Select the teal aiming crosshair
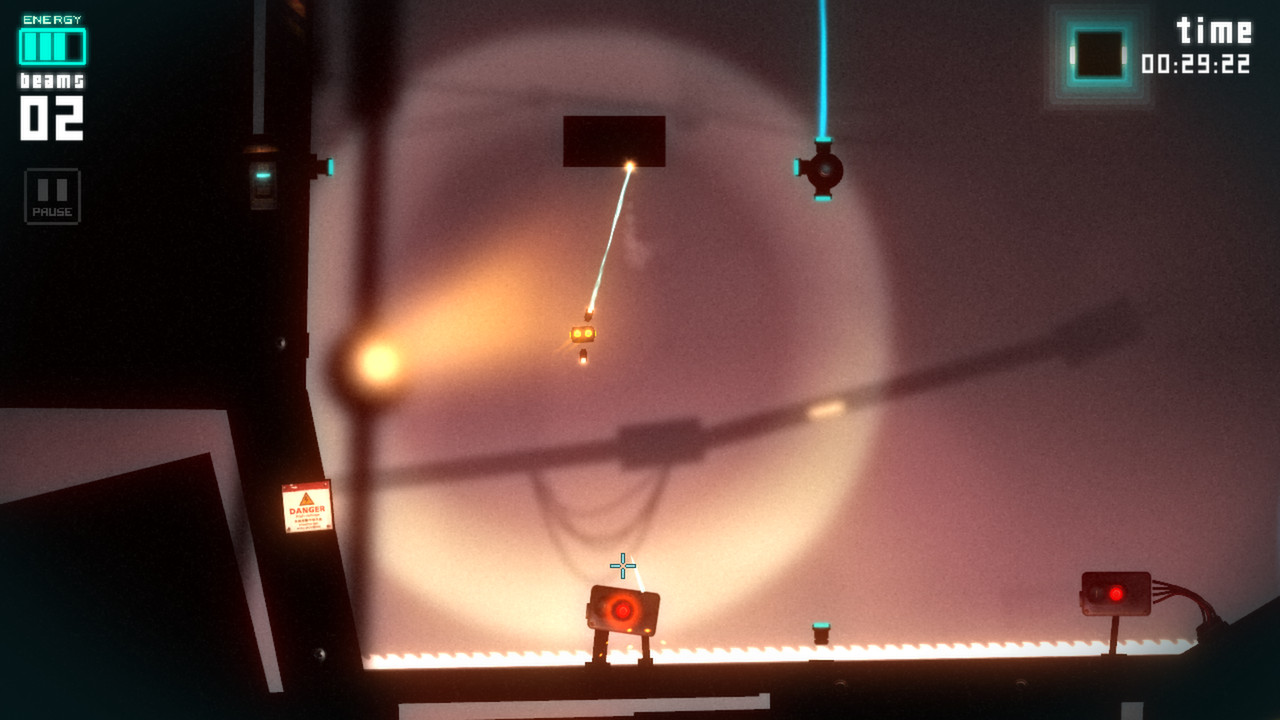Viewport: 1280px width, 720px height. [x=623, y=566]
